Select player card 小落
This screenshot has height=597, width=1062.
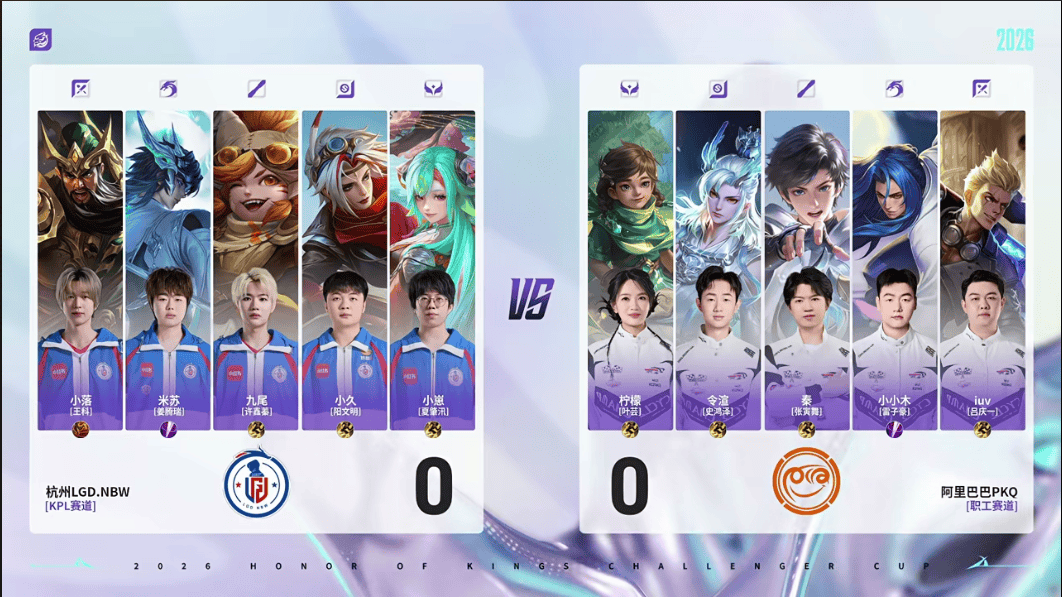[x=80, y=270]
